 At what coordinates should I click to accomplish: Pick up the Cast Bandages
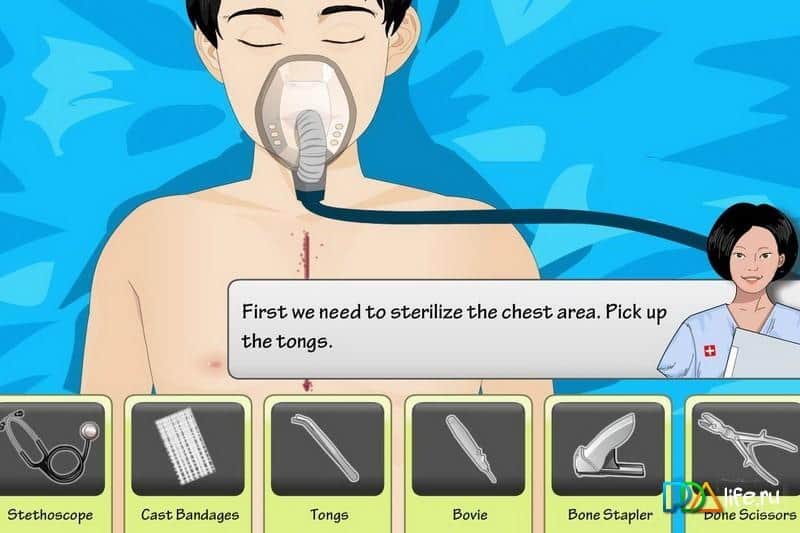pyautogui.click(x=187, y=448)
